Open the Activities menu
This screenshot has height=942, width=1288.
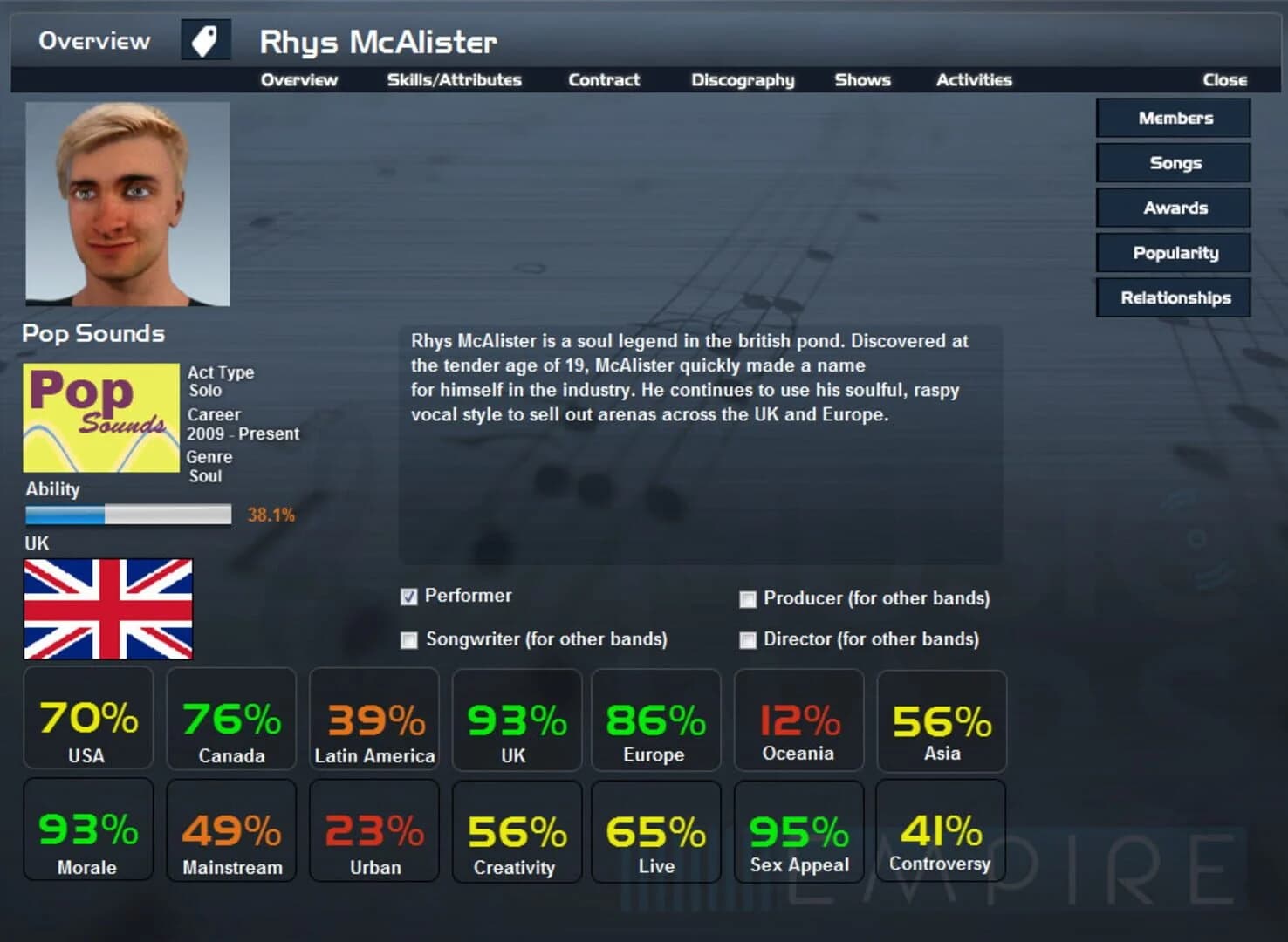[975, 79]
